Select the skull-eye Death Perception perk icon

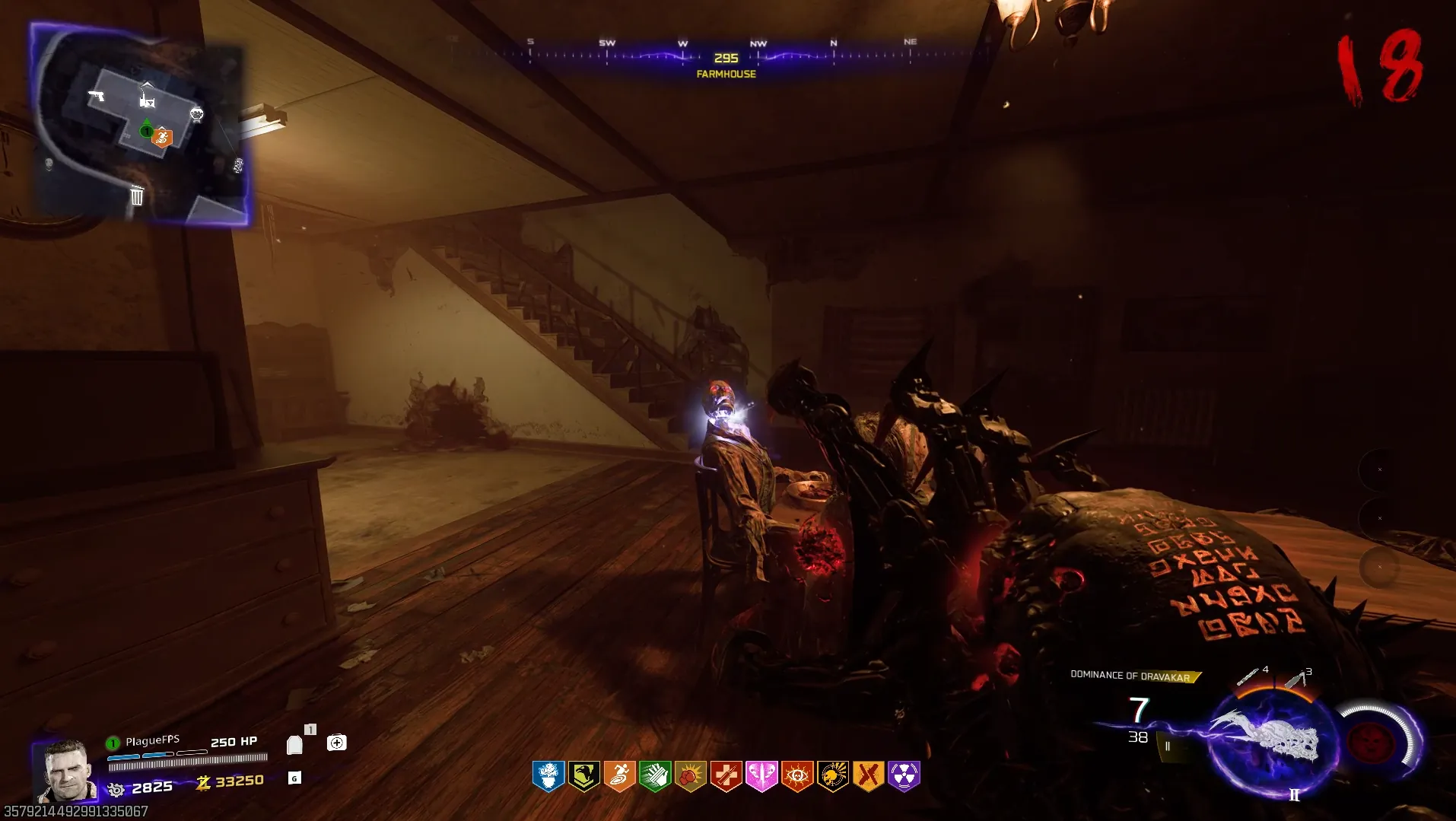pyautogui.click(x=797, y=776)
